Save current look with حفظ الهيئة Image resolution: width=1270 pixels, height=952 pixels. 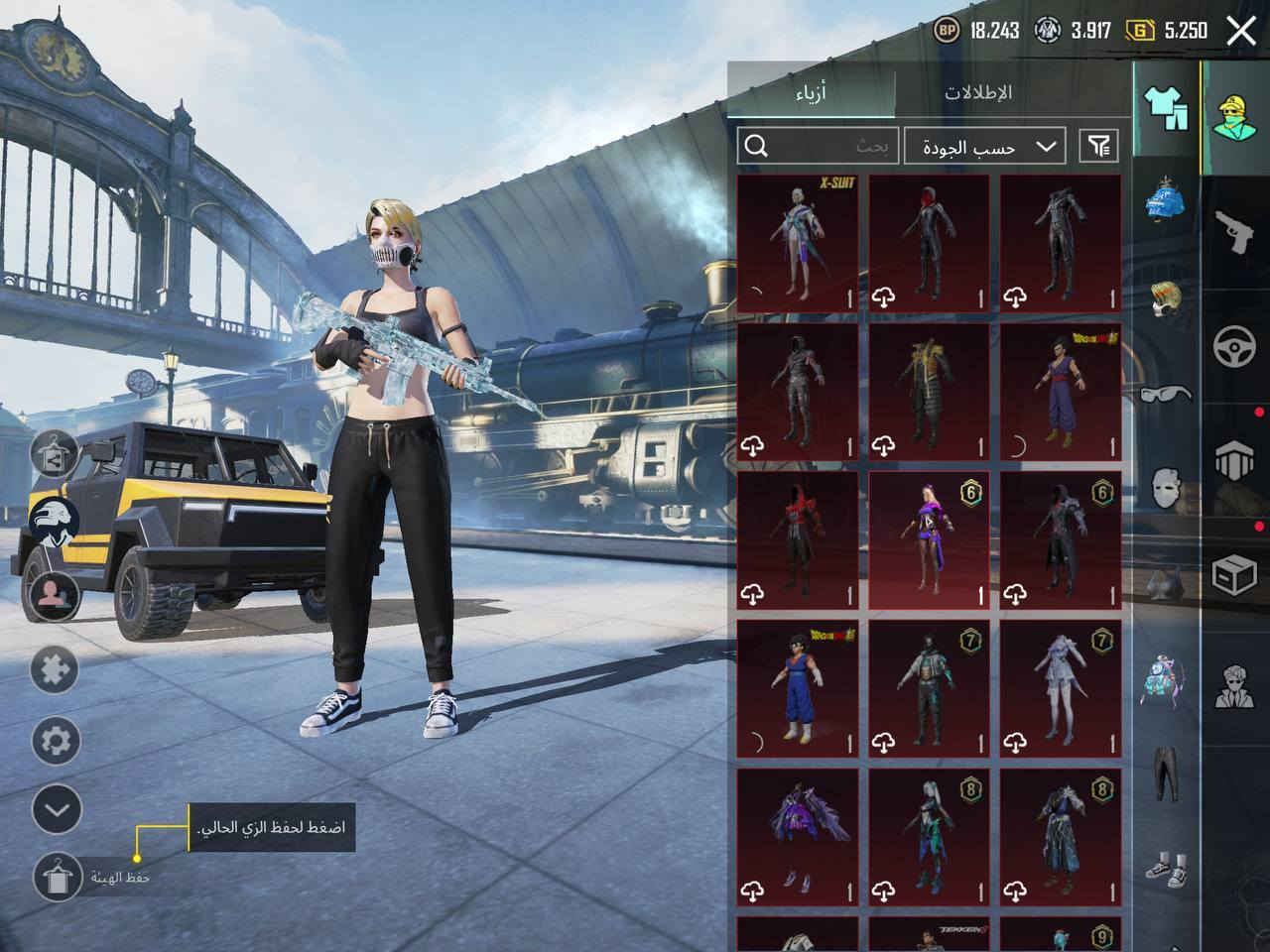pyautogui.click(x=58, y=877)
